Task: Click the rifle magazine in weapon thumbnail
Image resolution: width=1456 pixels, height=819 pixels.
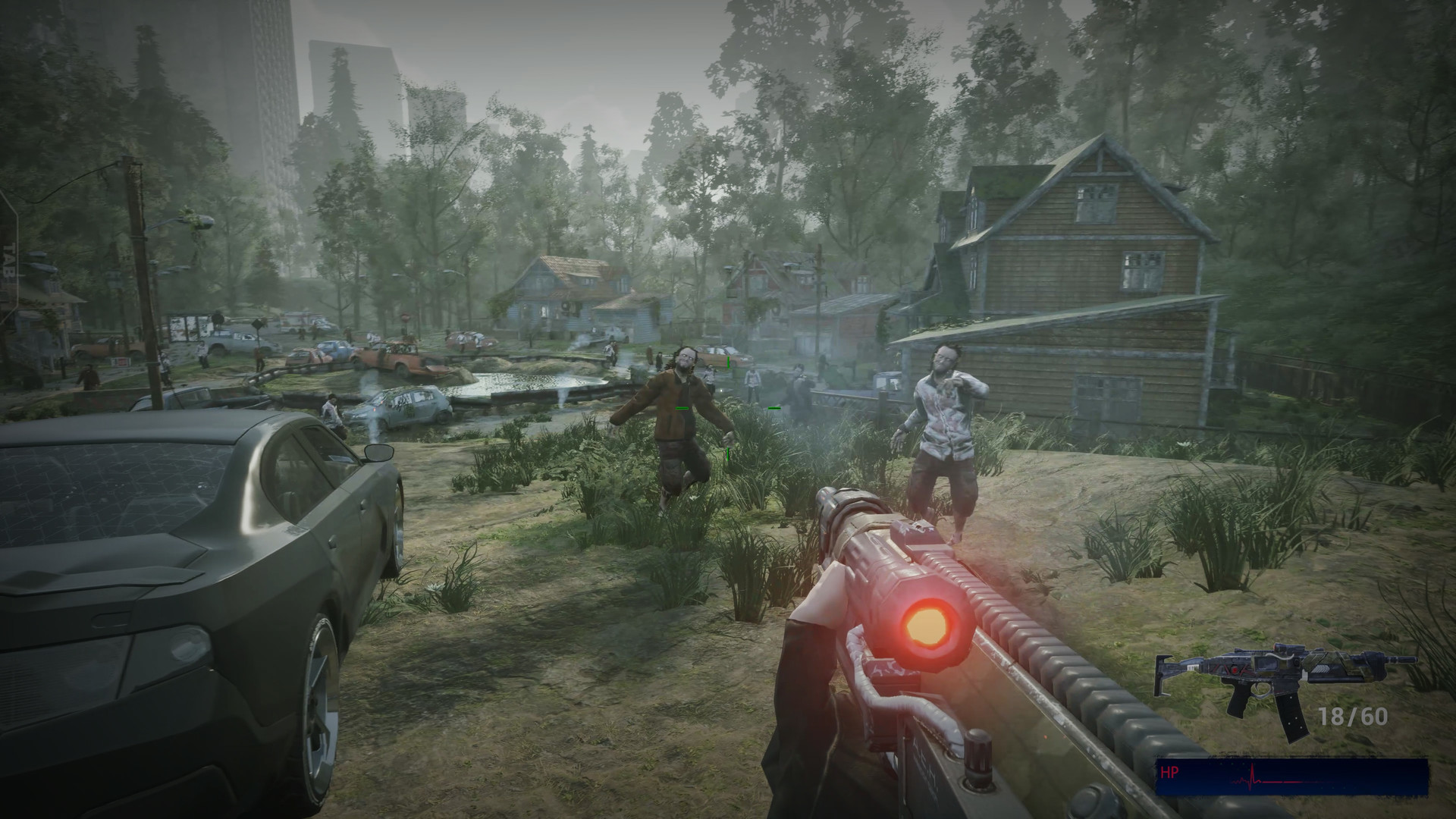Action: [x=1291, y=717]
